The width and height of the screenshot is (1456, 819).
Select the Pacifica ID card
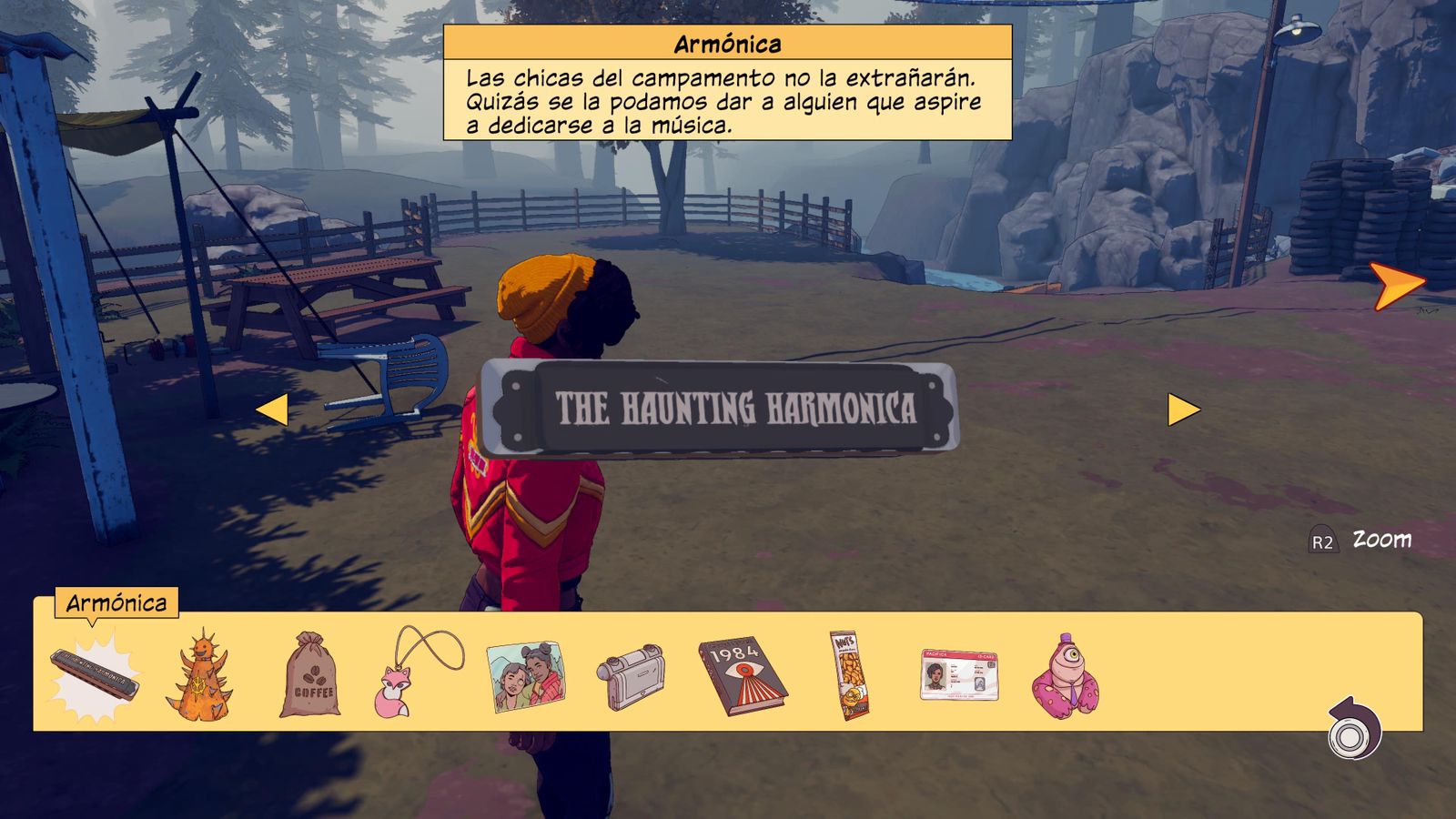pos(959,675)
